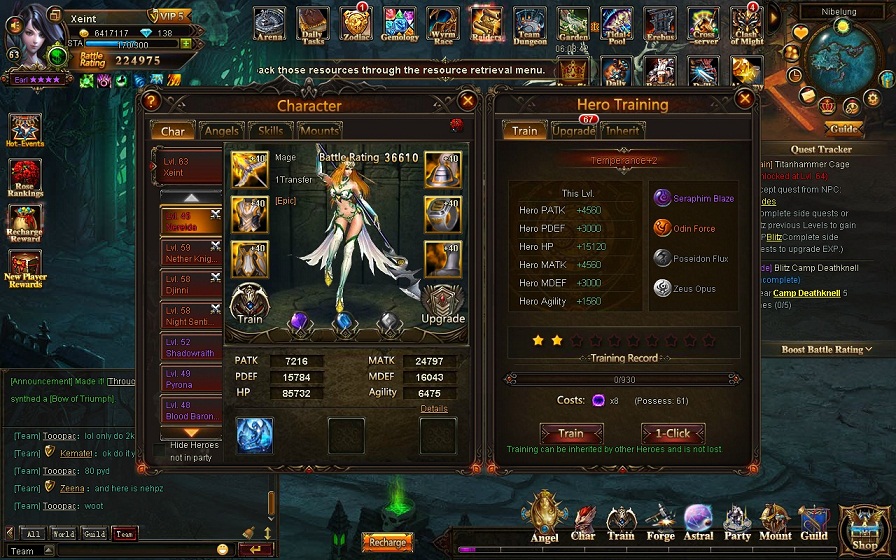The width and height of the screenshot is (896, 560).
Task: Switch chat to the World channel
Action: 63,534
